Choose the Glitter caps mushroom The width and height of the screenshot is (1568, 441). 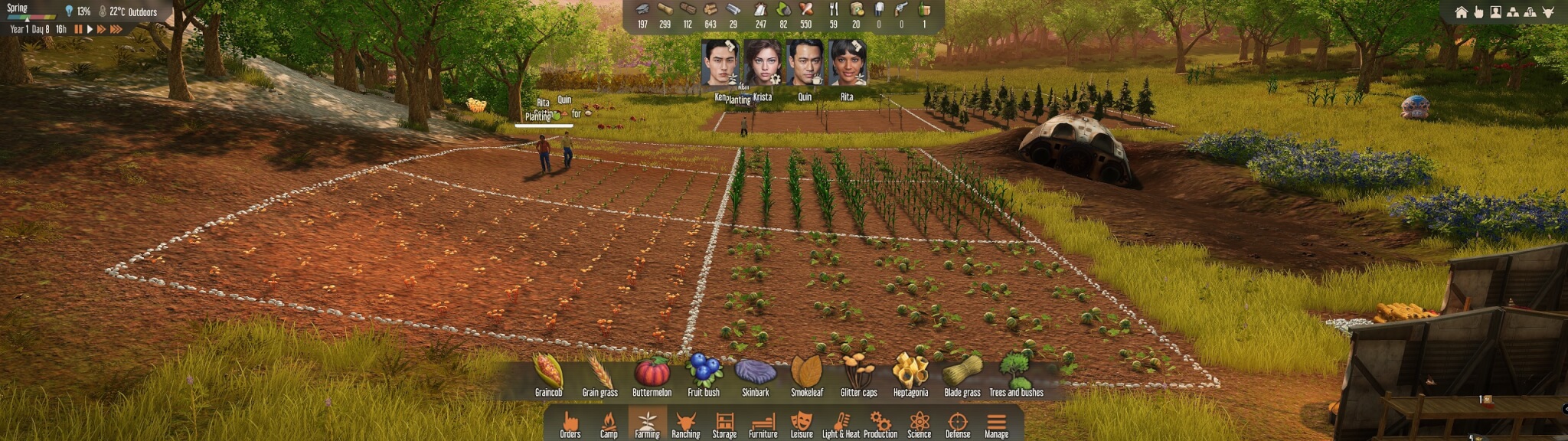(858, 374)
